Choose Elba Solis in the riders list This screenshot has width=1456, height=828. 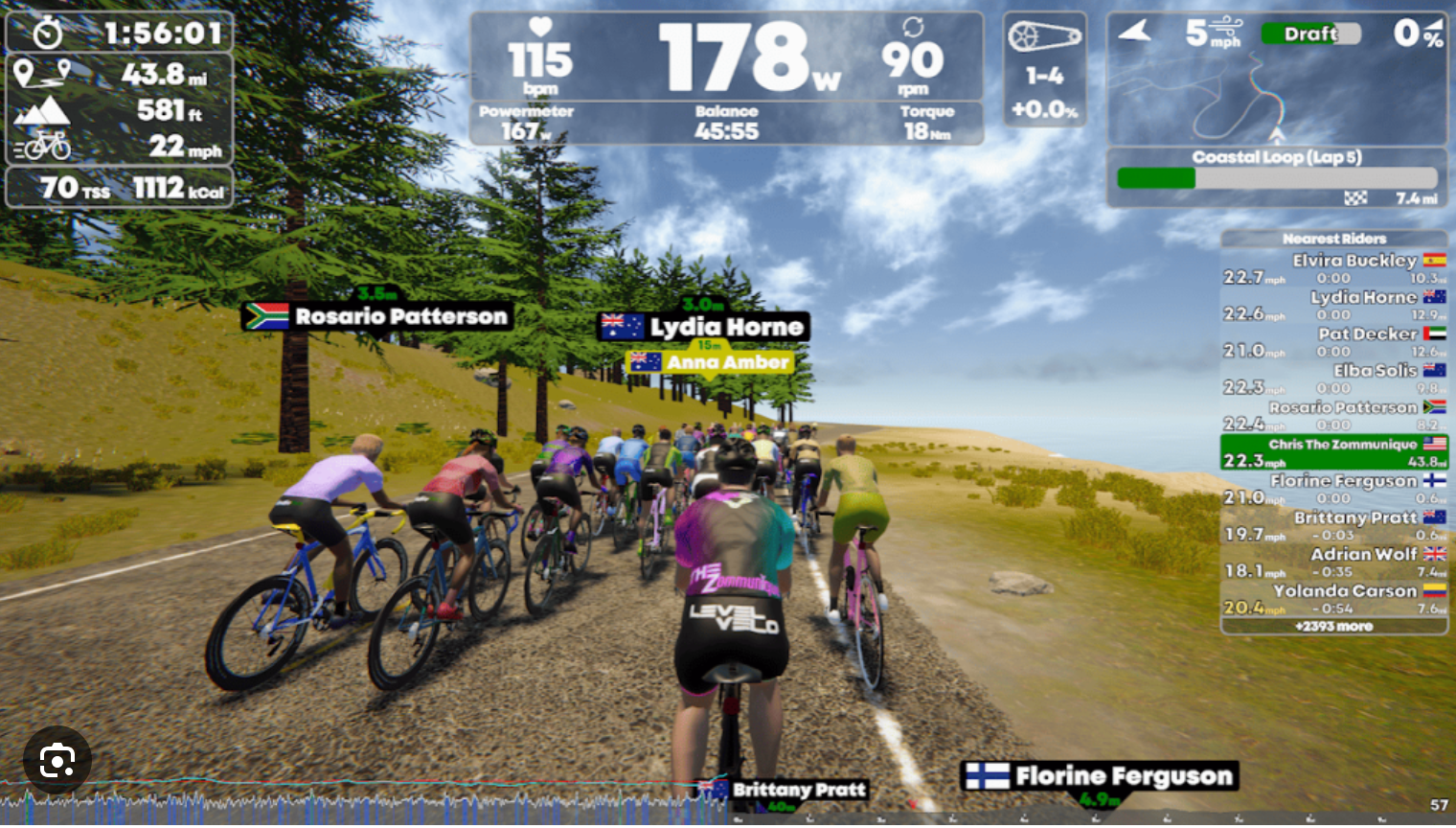coord(1333,379)
